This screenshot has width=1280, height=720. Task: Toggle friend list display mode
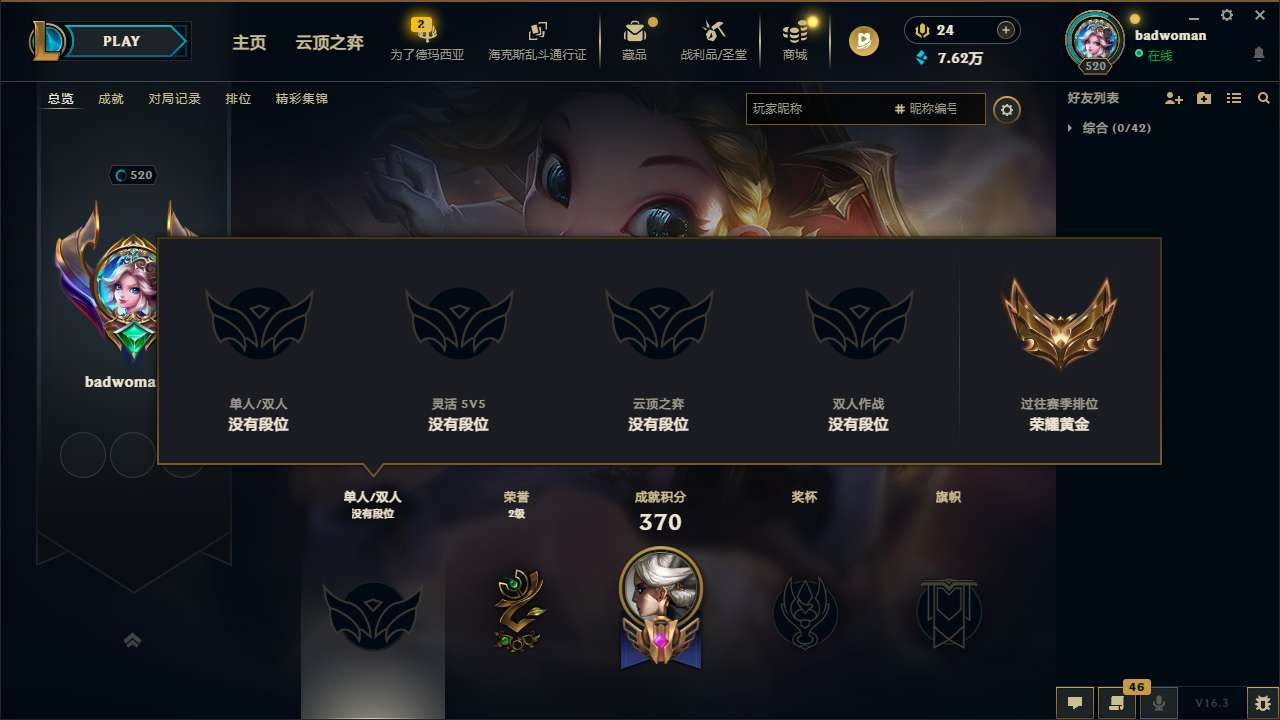point(1234,98)
